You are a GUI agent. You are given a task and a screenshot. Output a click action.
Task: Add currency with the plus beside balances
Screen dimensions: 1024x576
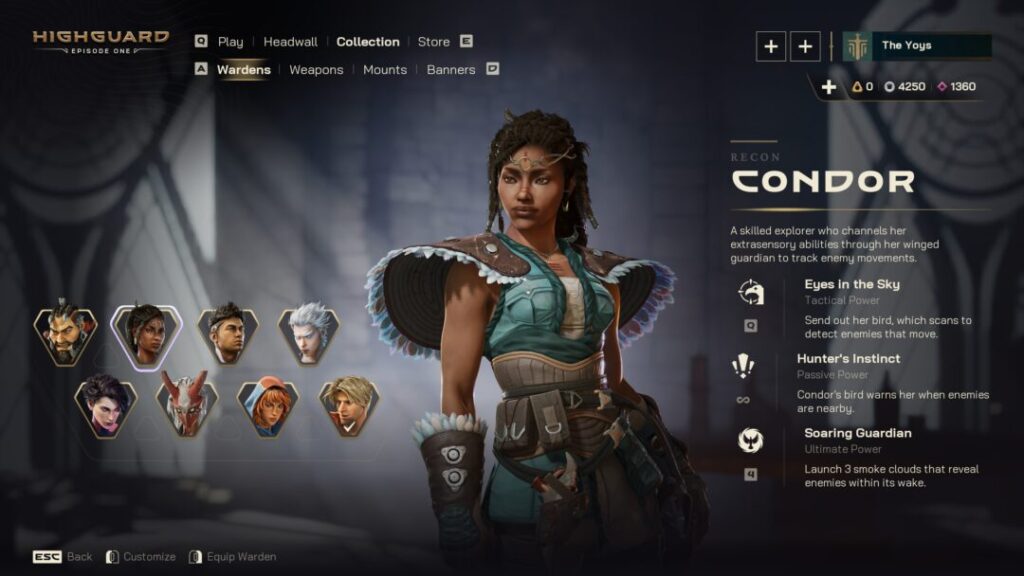pyautogui.click(x=828, y=87)
